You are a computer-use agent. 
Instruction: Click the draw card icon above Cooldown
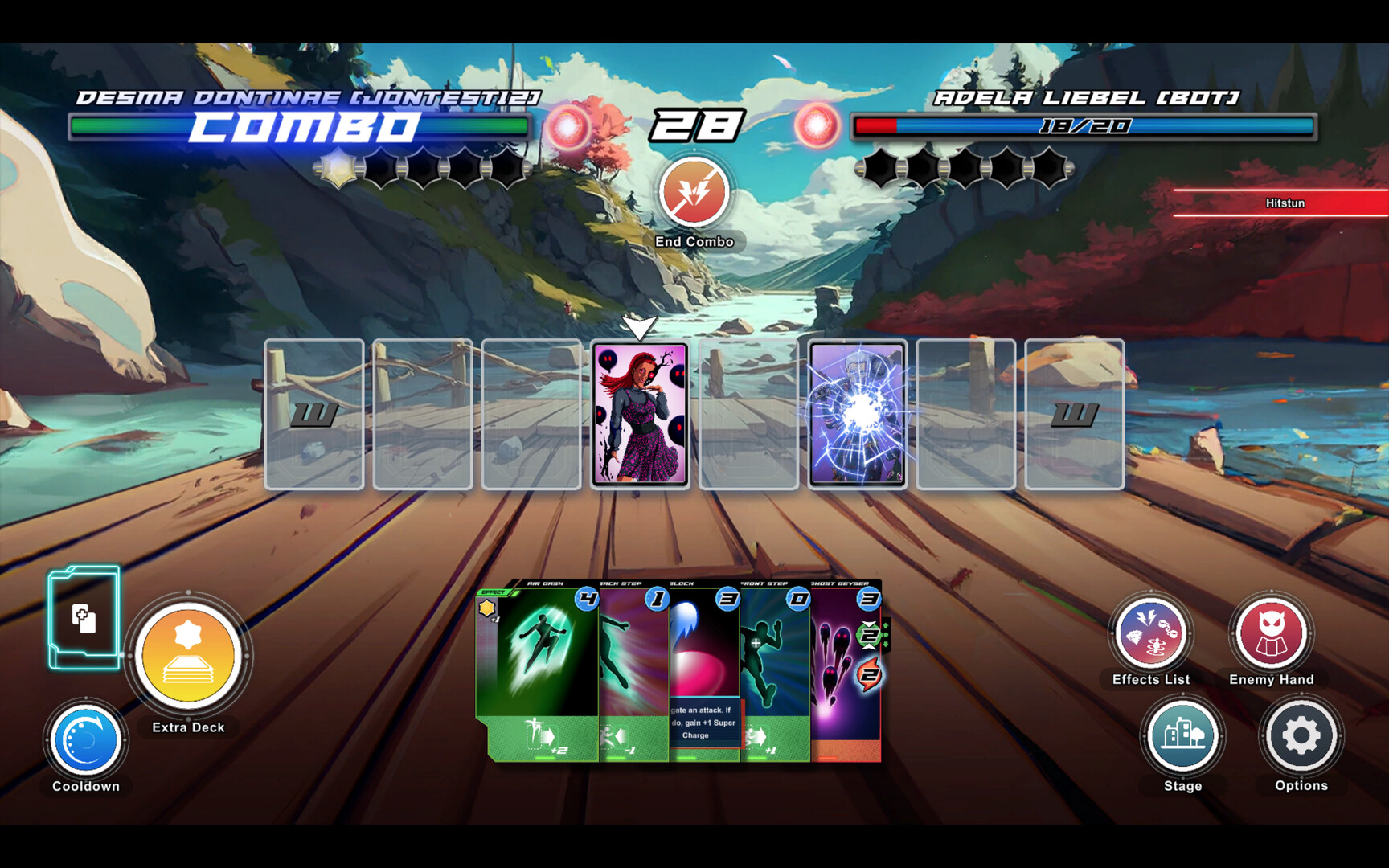pyautogui.click(x=84, y=619)
